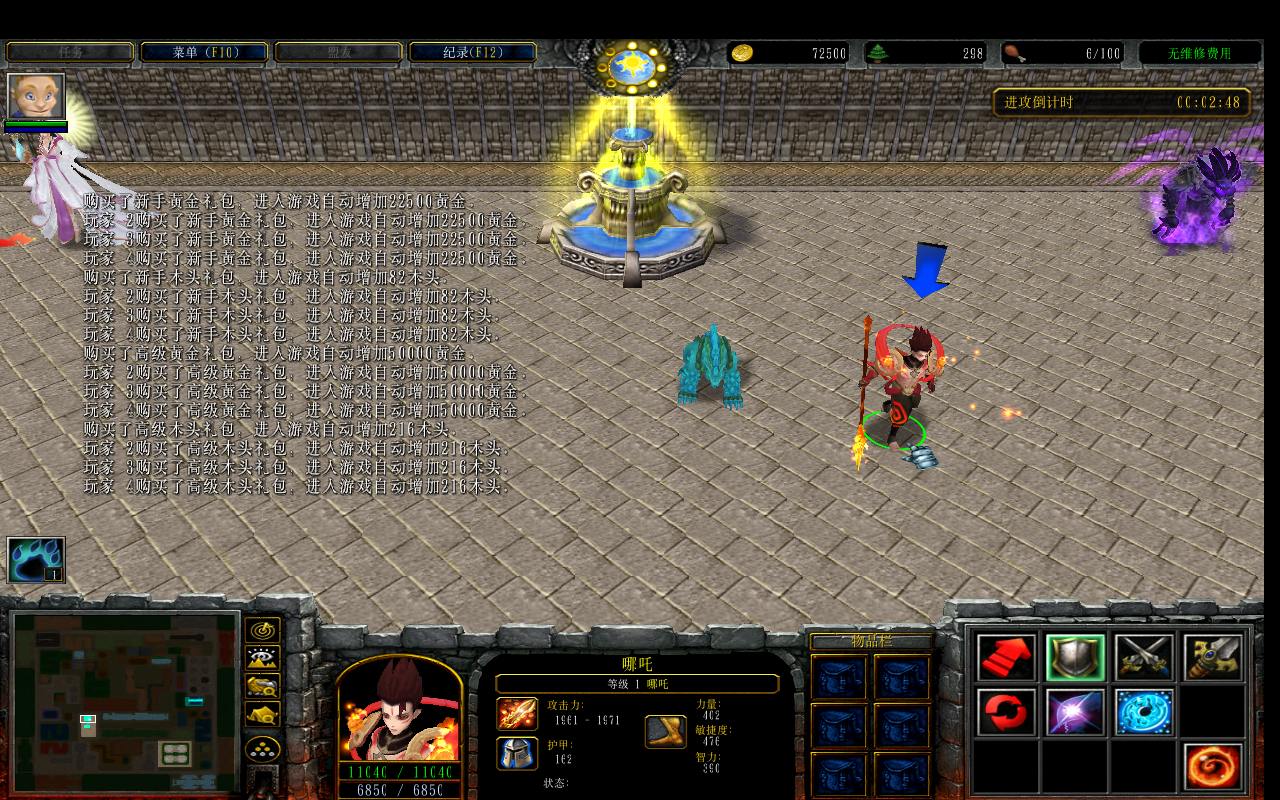This screenshot has height=800, width=1280.
Task: Cast the orange fire spiral ability
Action: coord(1213,767)
